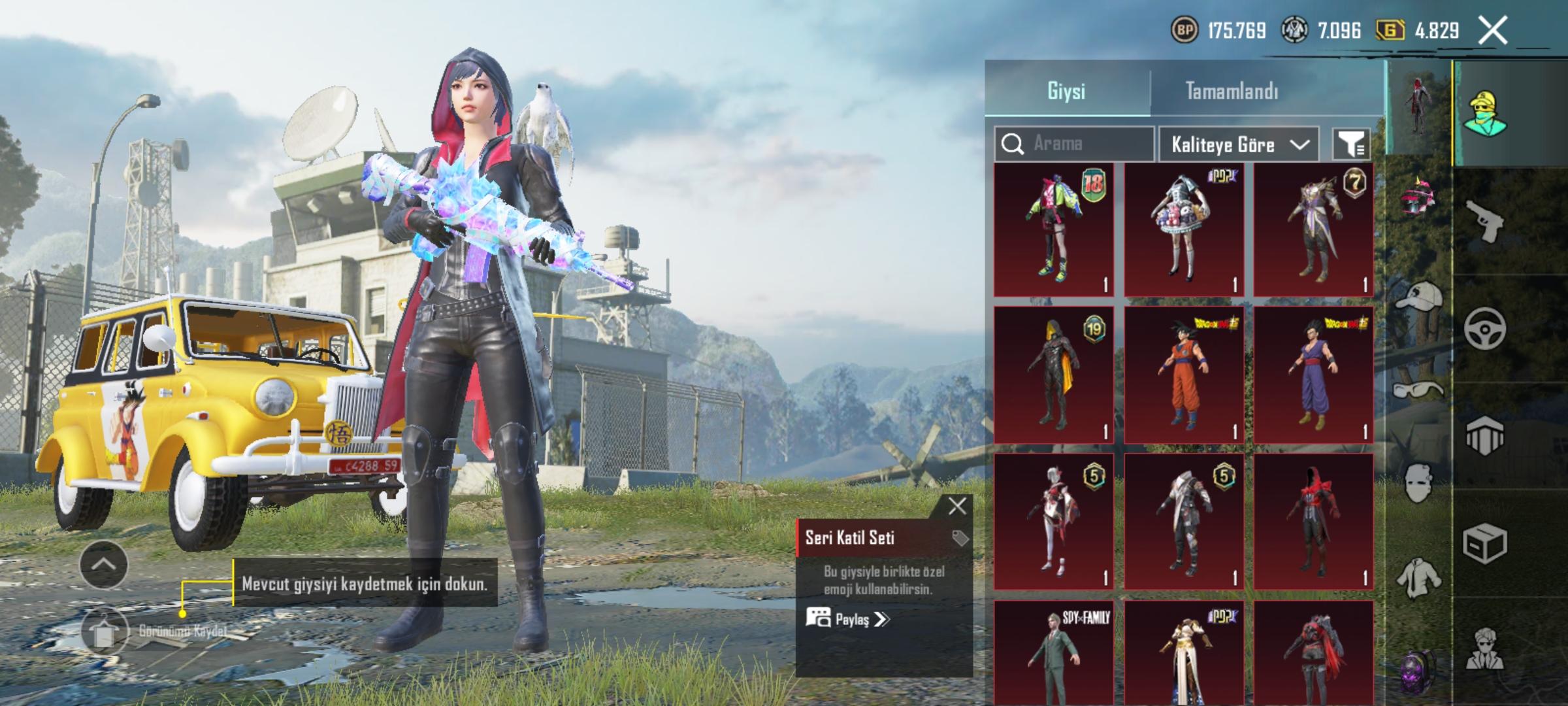Choose the SPY×FAMILY green suit outfit
Screen dimensions: 1568x706
[1054, 652]
